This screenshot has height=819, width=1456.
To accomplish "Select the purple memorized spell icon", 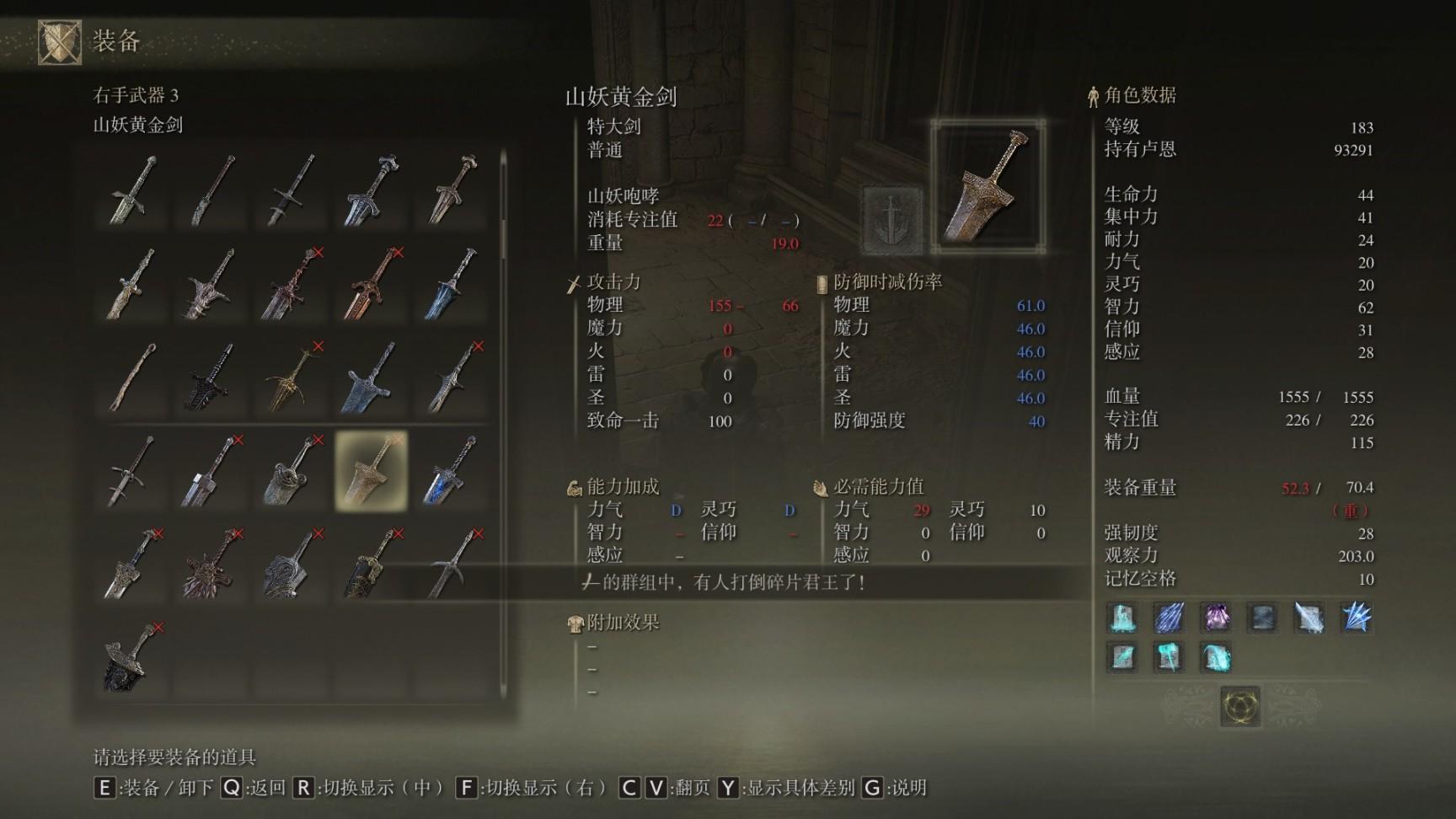I will click(1215, 618).
